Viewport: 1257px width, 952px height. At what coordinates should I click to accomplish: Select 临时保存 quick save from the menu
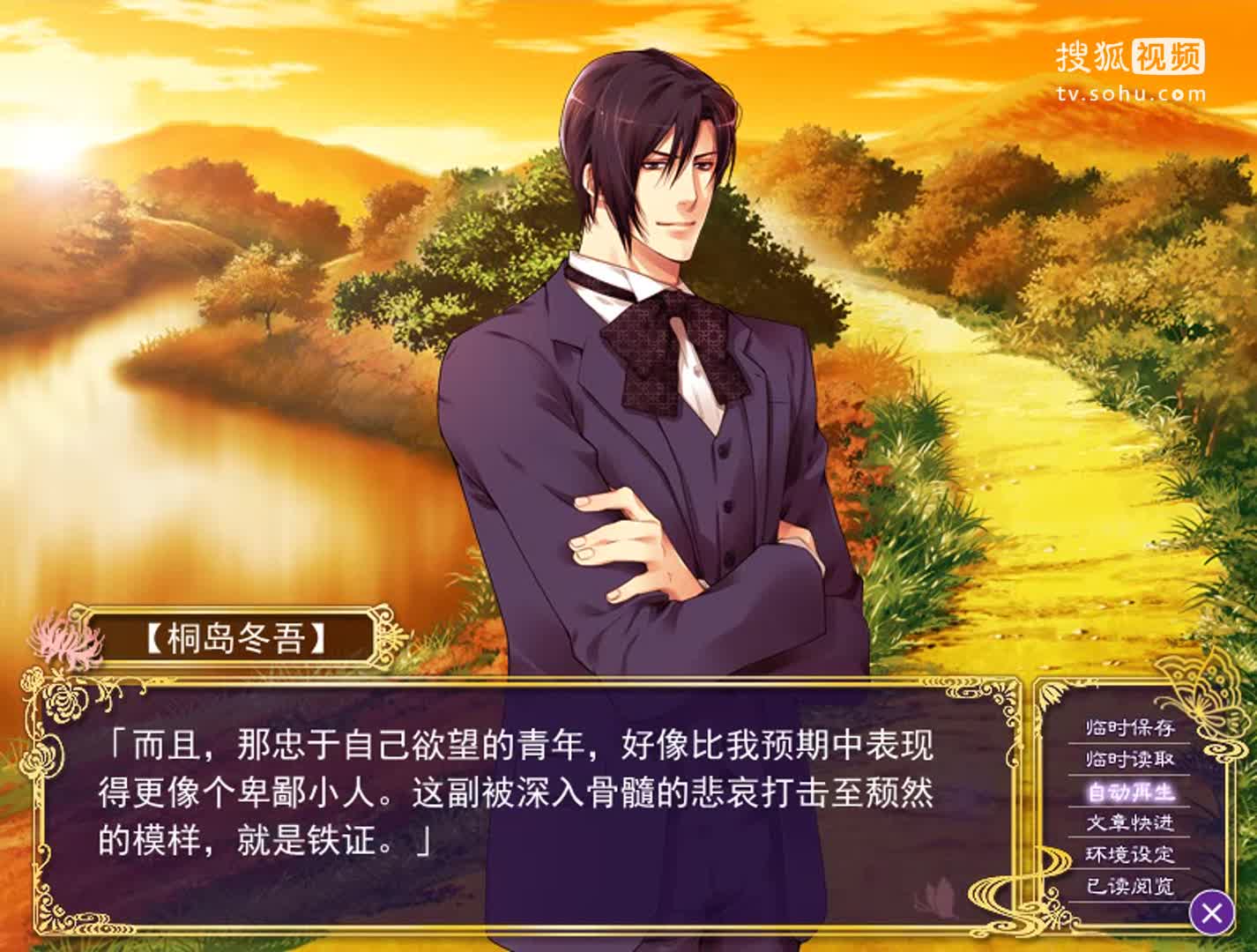point(1129,730)
